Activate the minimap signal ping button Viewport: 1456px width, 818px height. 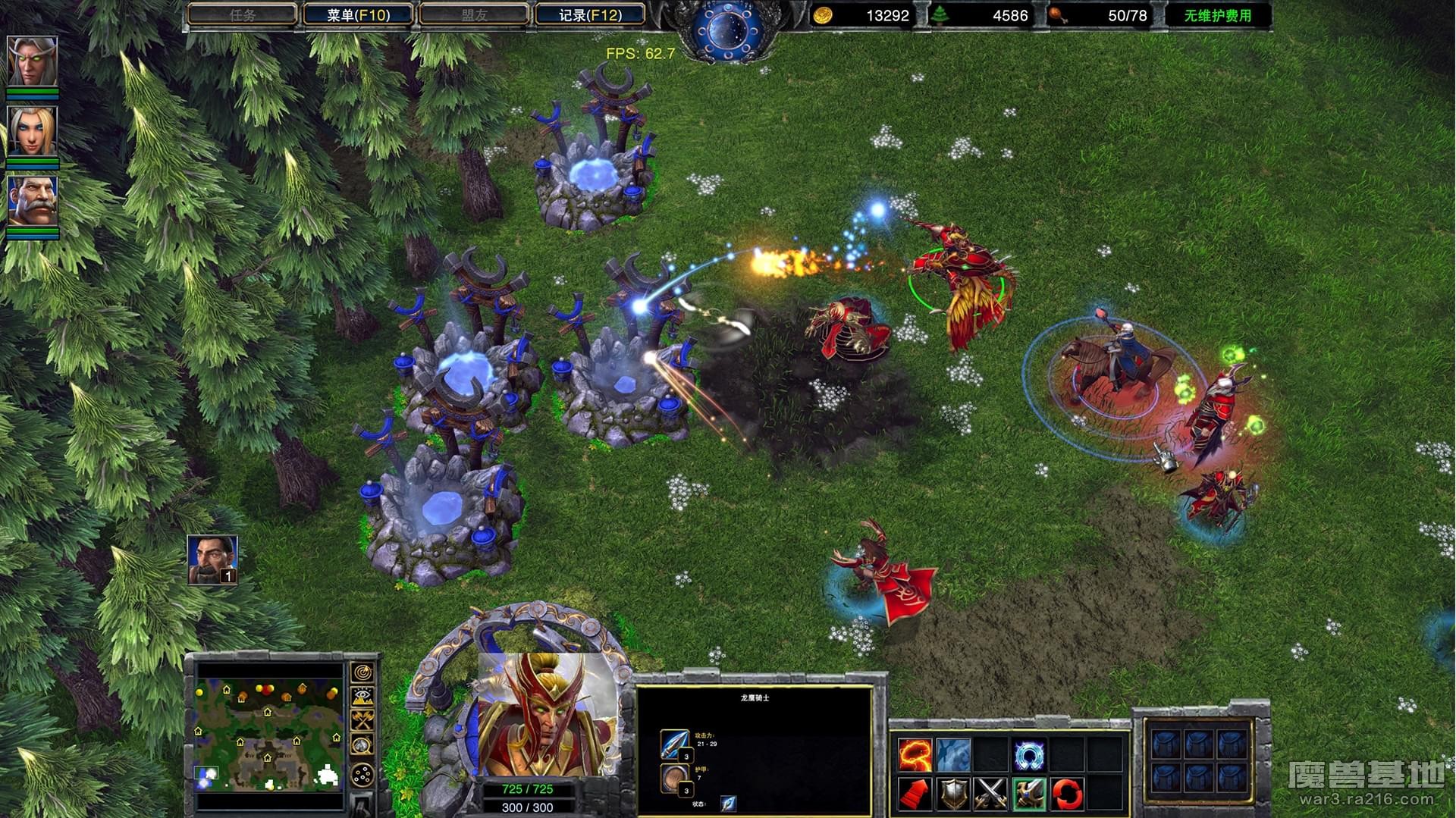click(362, 673)
